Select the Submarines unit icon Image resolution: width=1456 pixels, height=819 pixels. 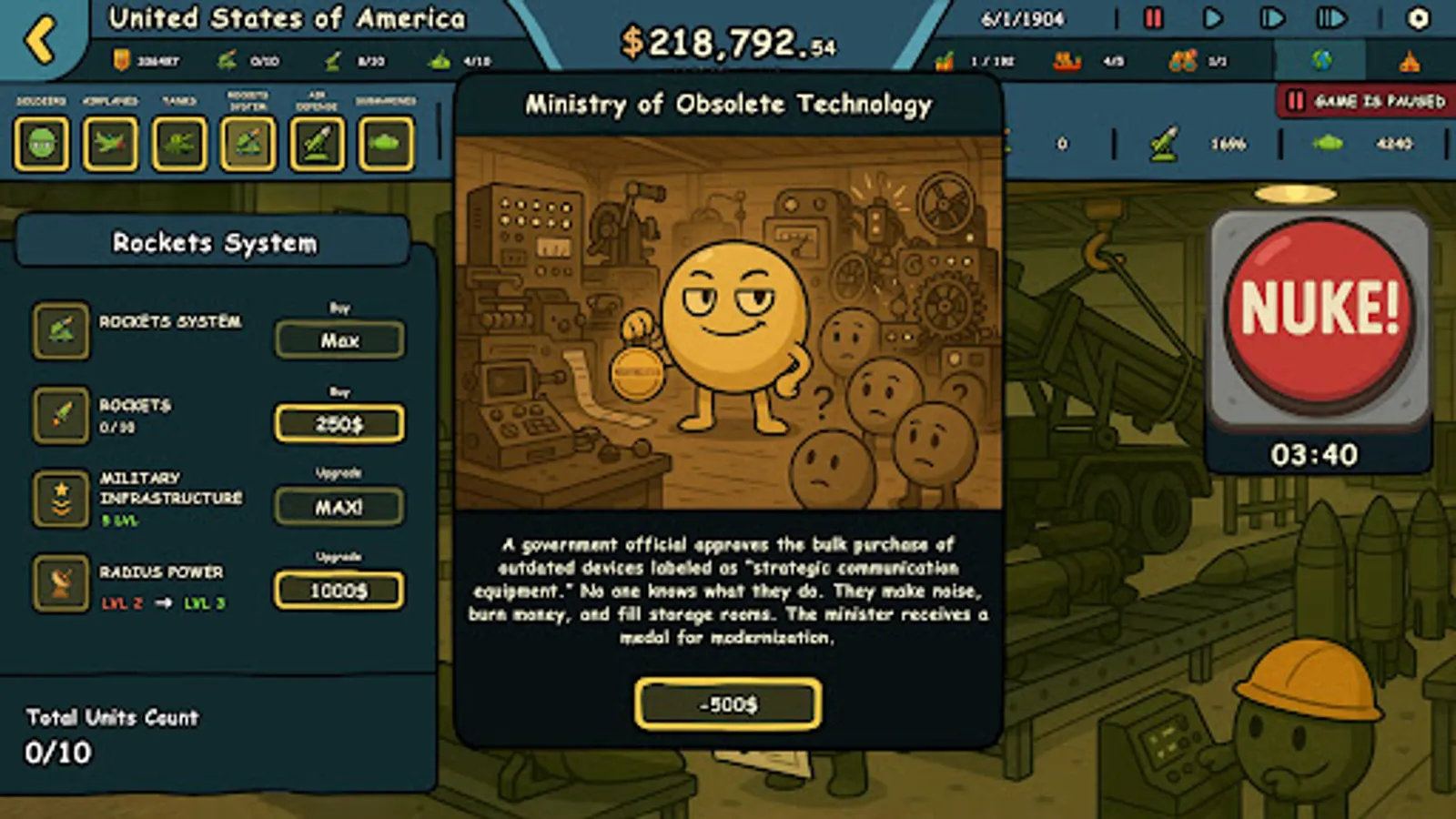click(386, 144)
